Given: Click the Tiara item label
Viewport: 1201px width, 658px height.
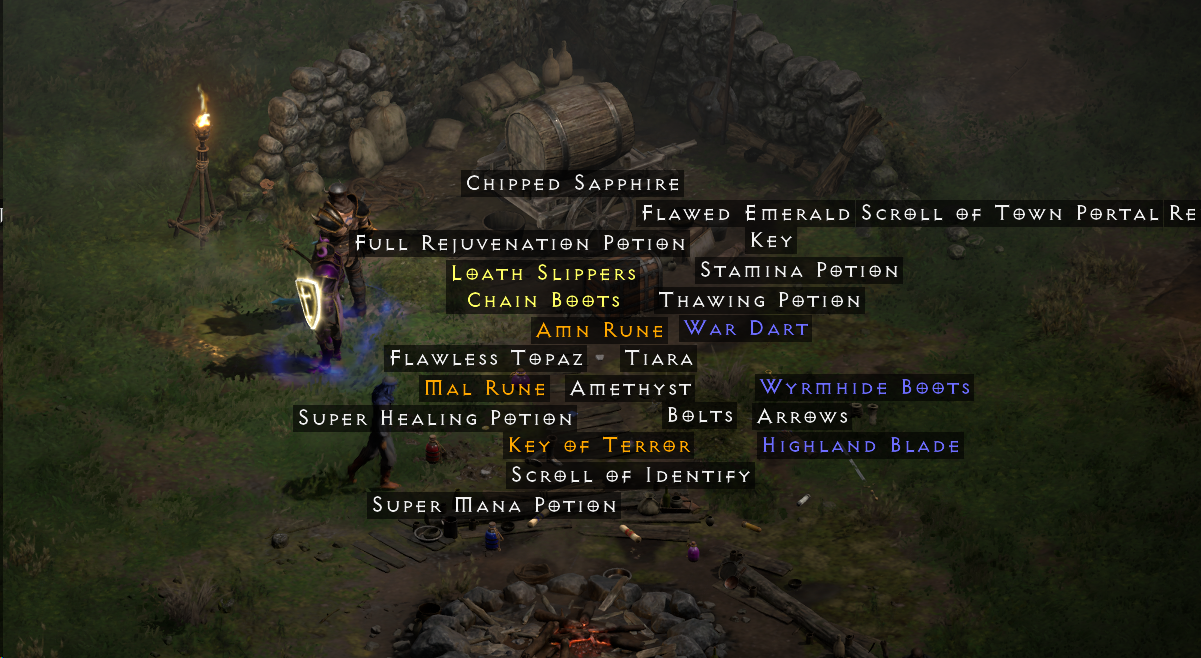Looking at the screenshot, I should pos(658,359).
